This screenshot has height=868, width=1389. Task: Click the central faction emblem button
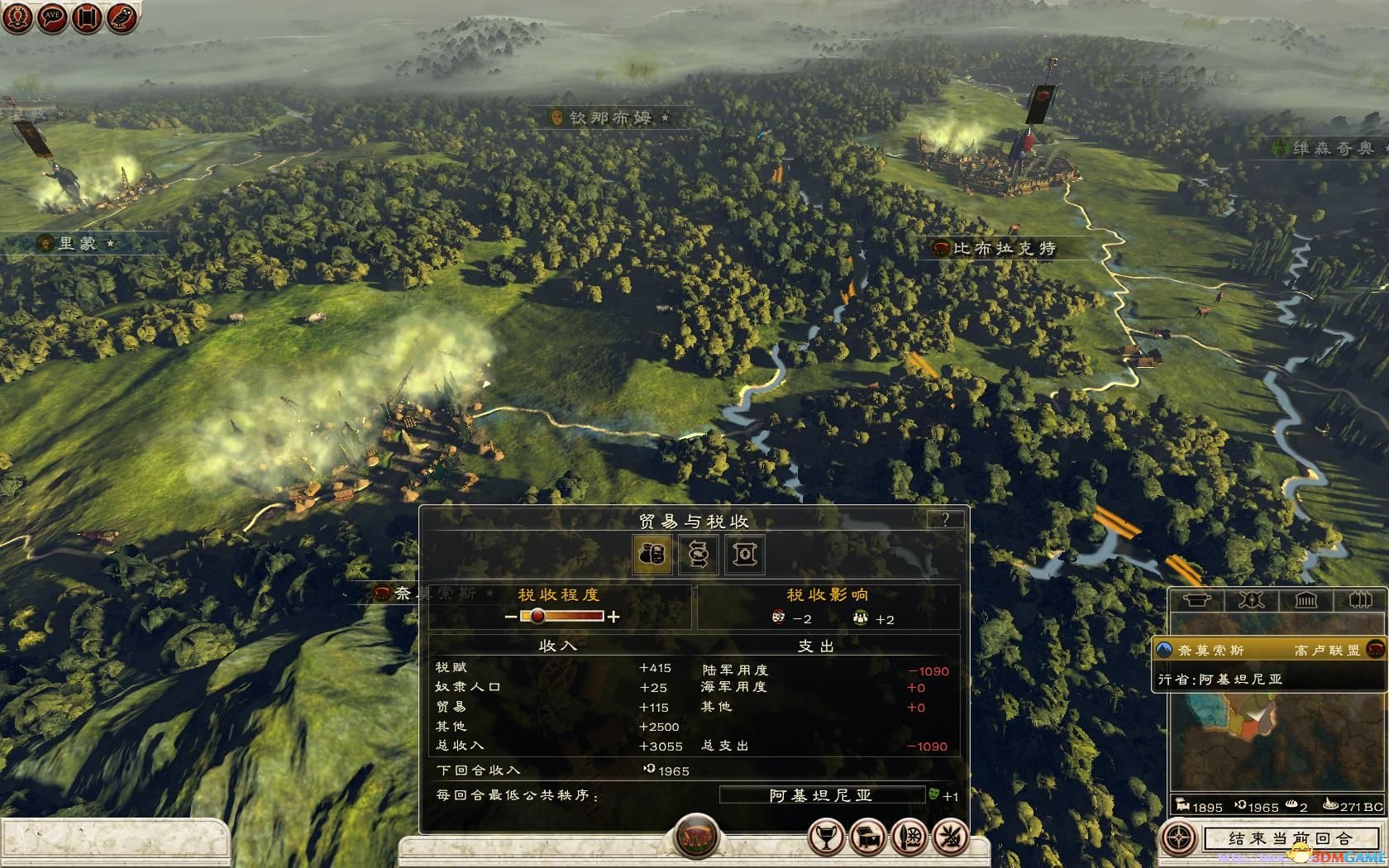tap(696, 837)
